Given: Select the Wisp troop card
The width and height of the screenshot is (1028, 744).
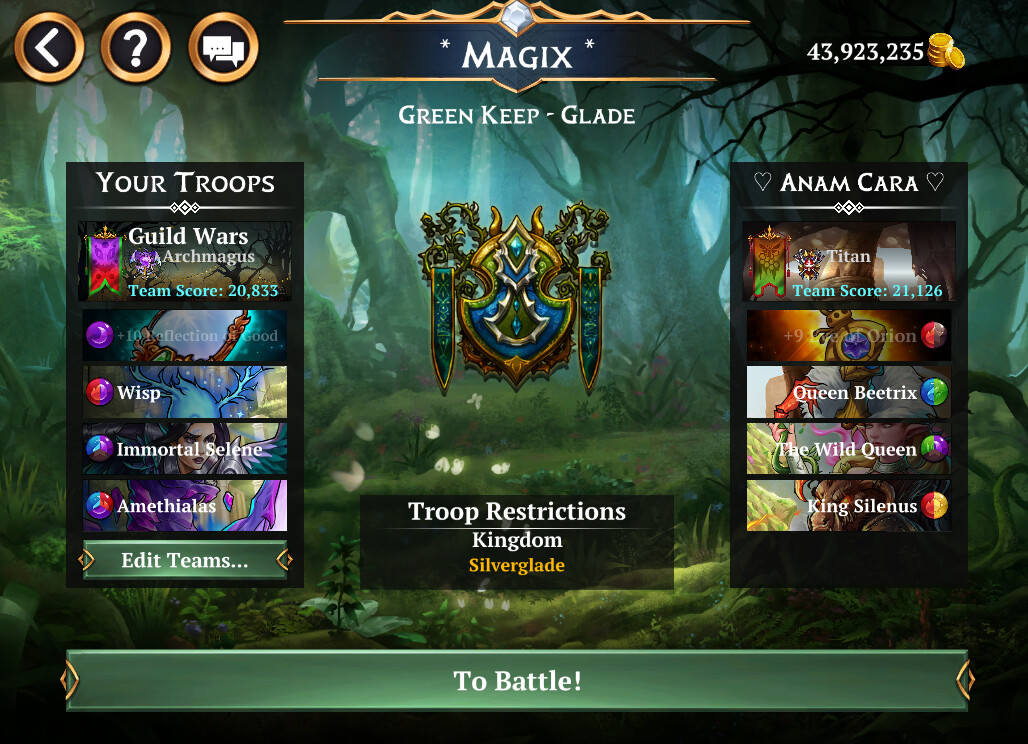Looking at the screenshot, I should tap(185, 392).
